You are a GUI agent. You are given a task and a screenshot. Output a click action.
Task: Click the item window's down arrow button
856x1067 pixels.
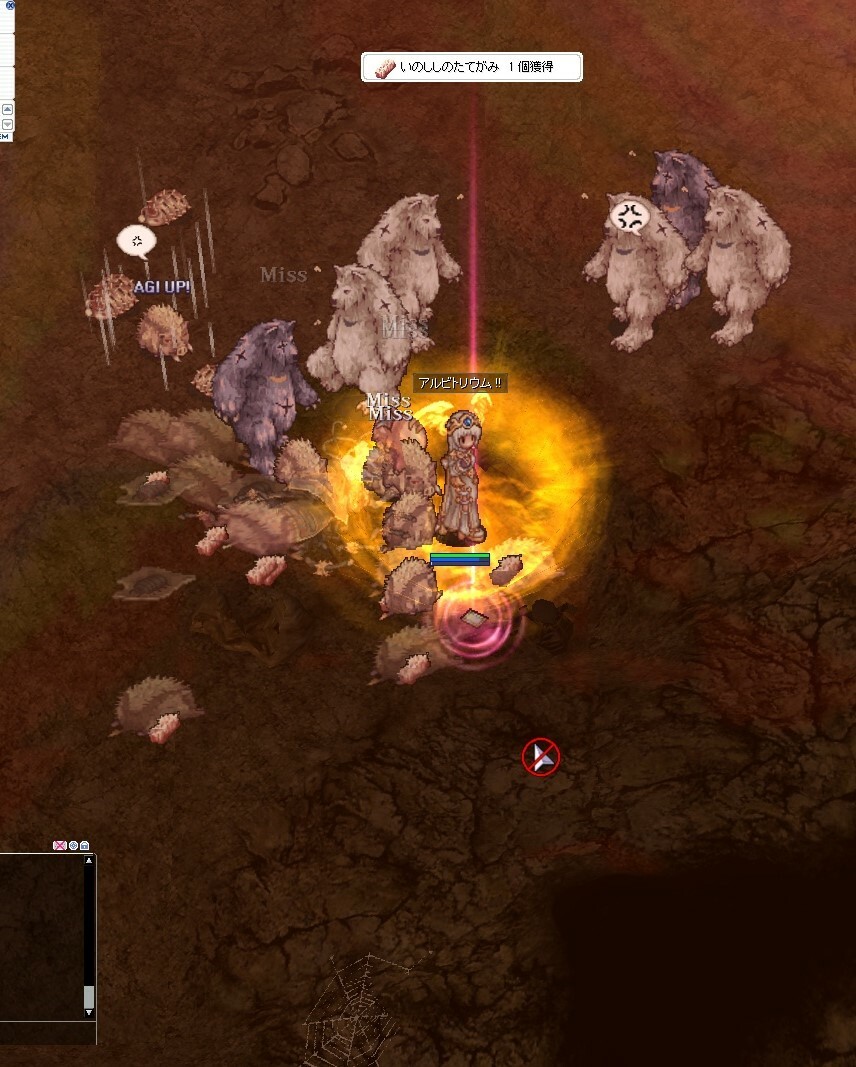[x=6, y=125]
